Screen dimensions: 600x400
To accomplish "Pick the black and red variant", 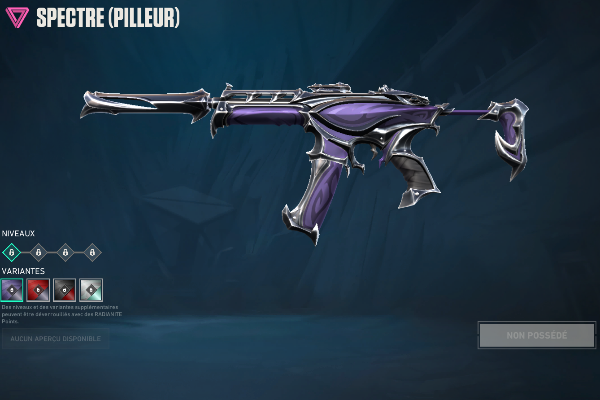I will [x=65, y=290].
